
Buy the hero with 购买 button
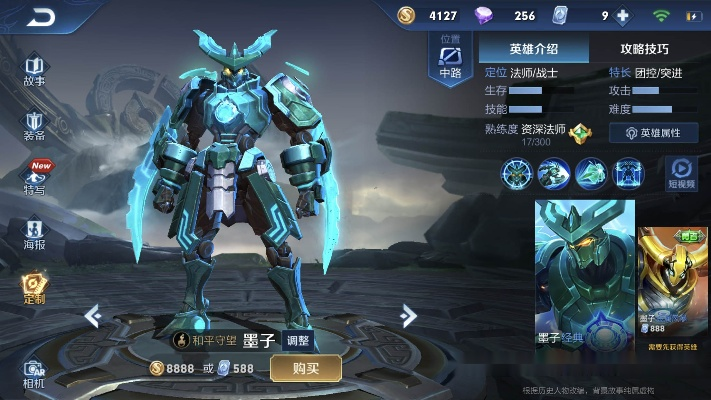(305, 368)
